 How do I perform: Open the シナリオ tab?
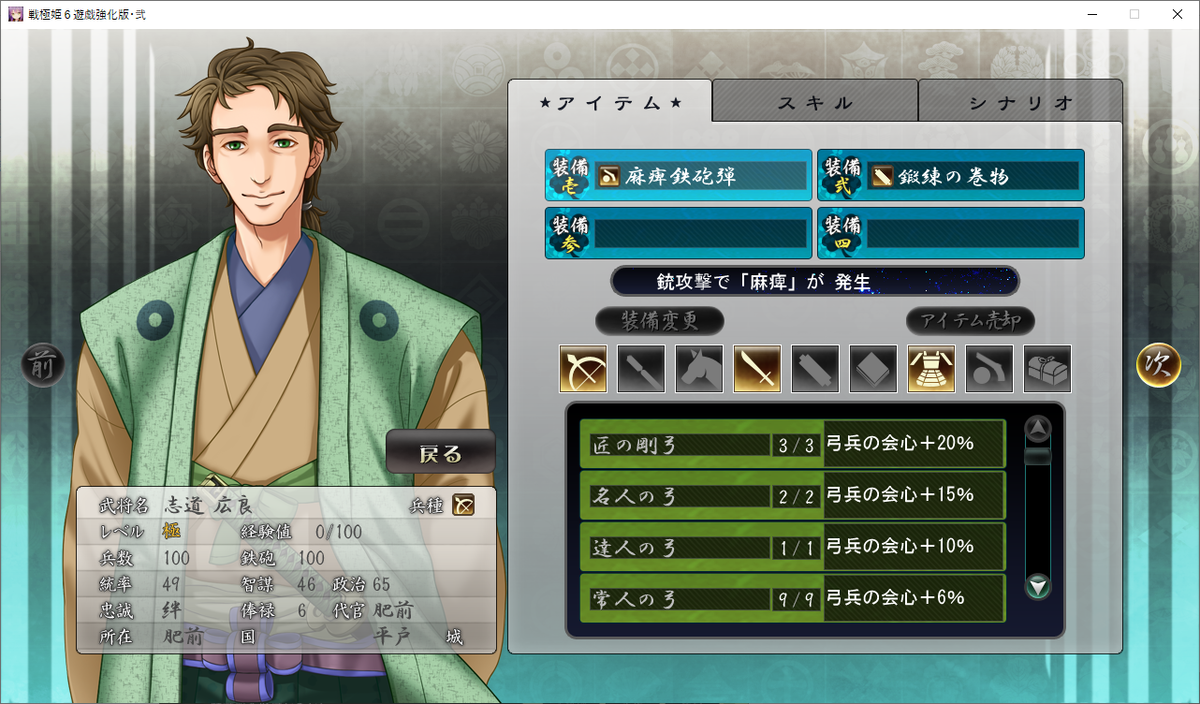[1020, 102]
